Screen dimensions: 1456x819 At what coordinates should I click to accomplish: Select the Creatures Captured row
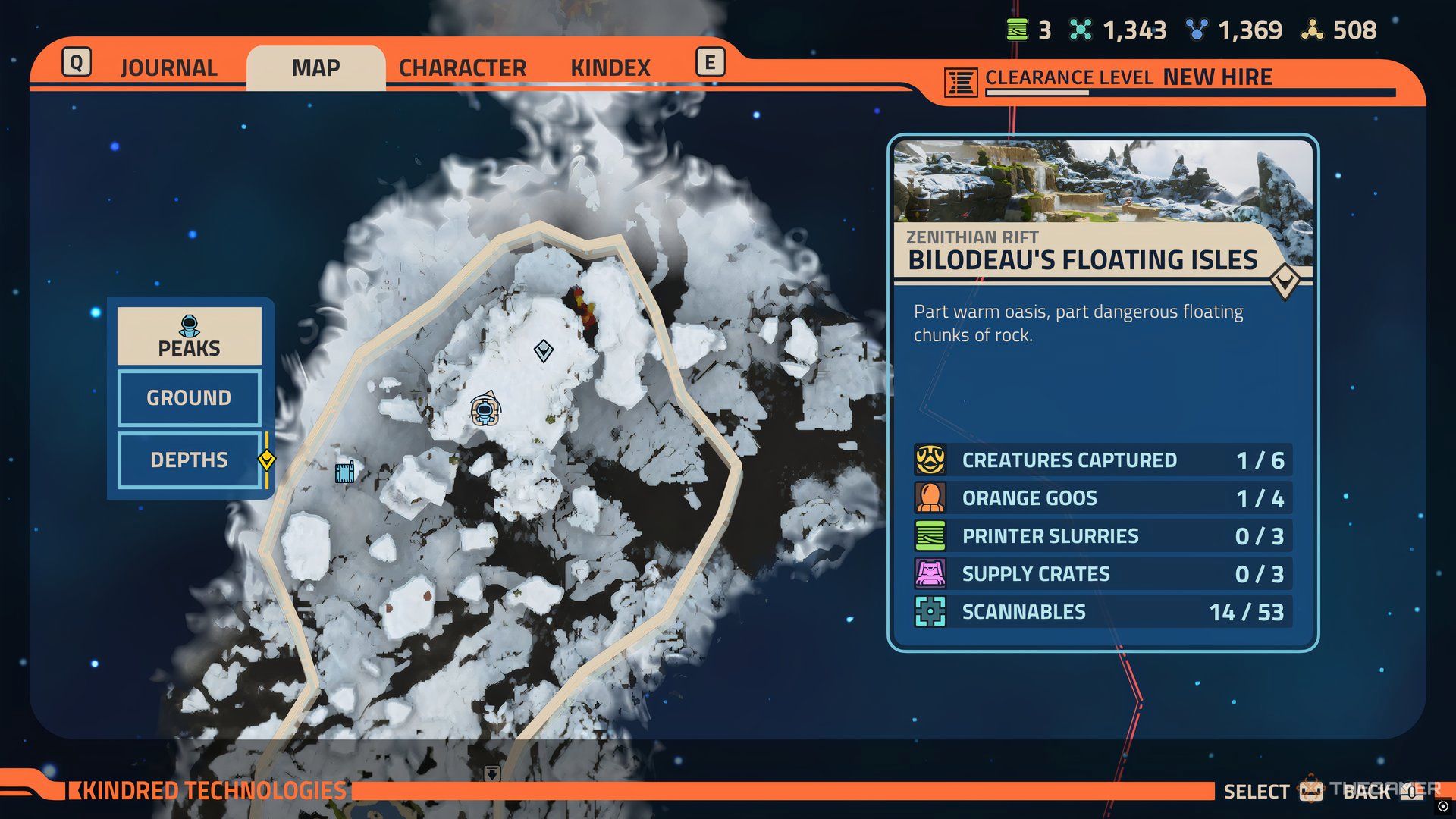point(1103,460)
